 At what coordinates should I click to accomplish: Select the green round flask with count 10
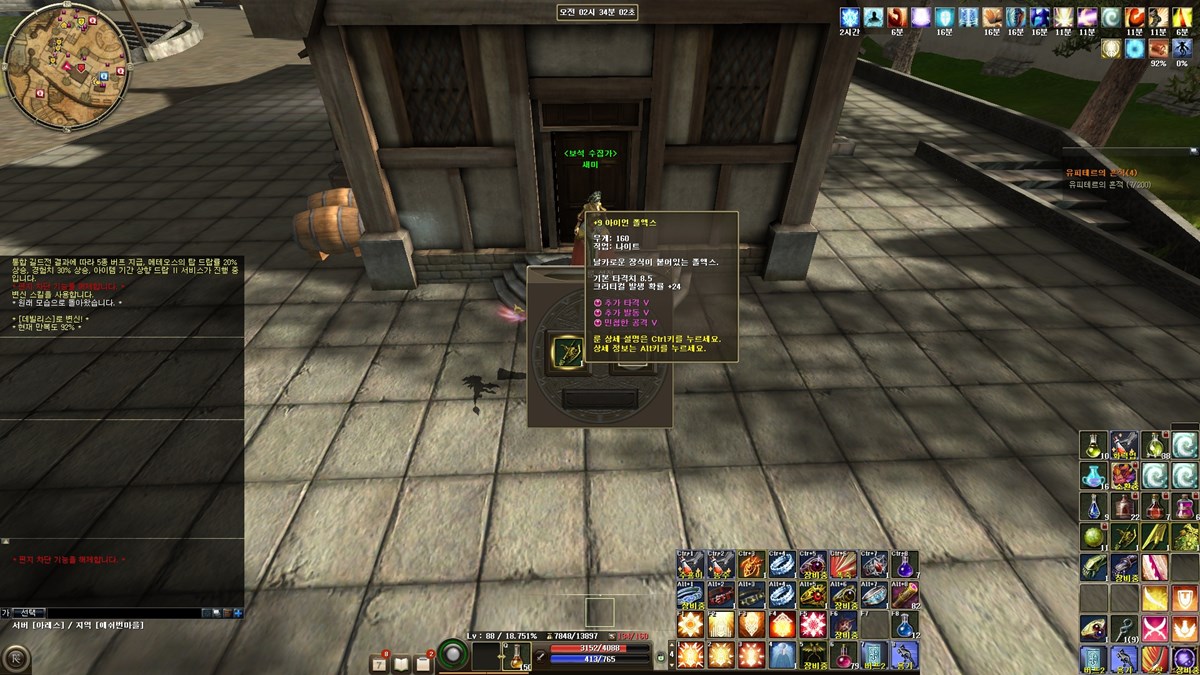coord(1093,443)
